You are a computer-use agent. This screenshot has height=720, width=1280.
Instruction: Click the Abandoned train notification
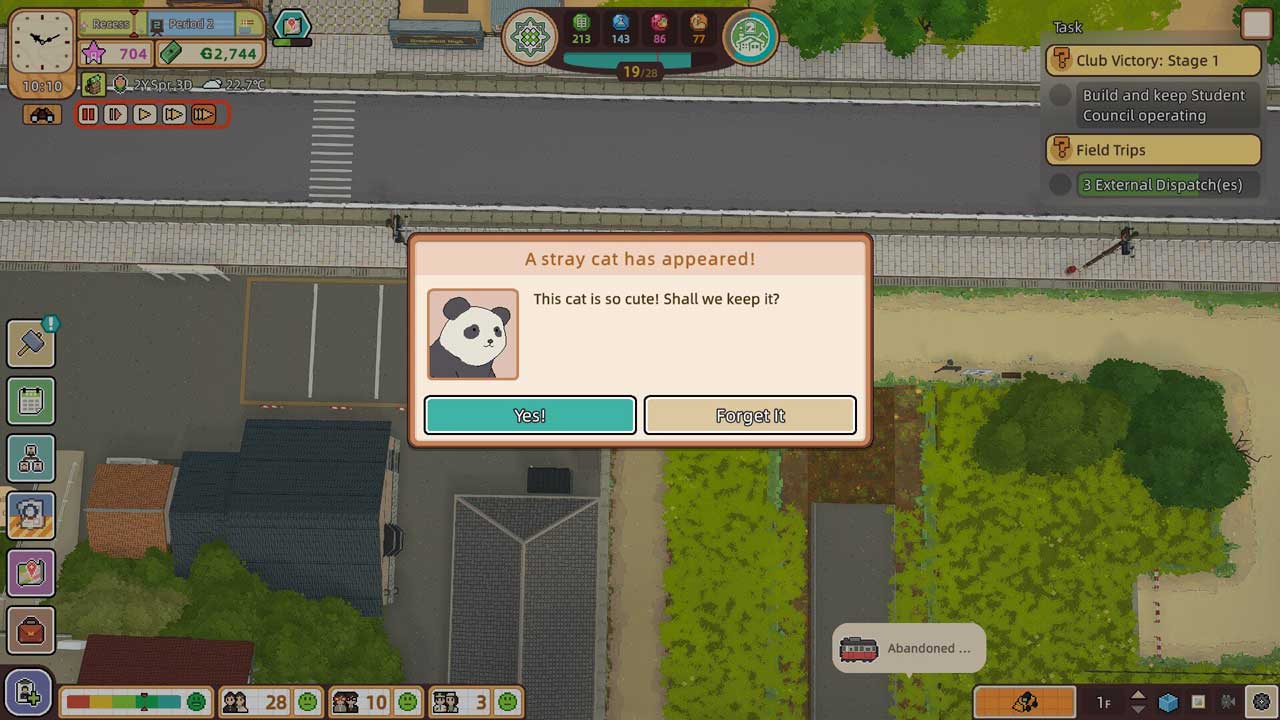tap(908, 649)
